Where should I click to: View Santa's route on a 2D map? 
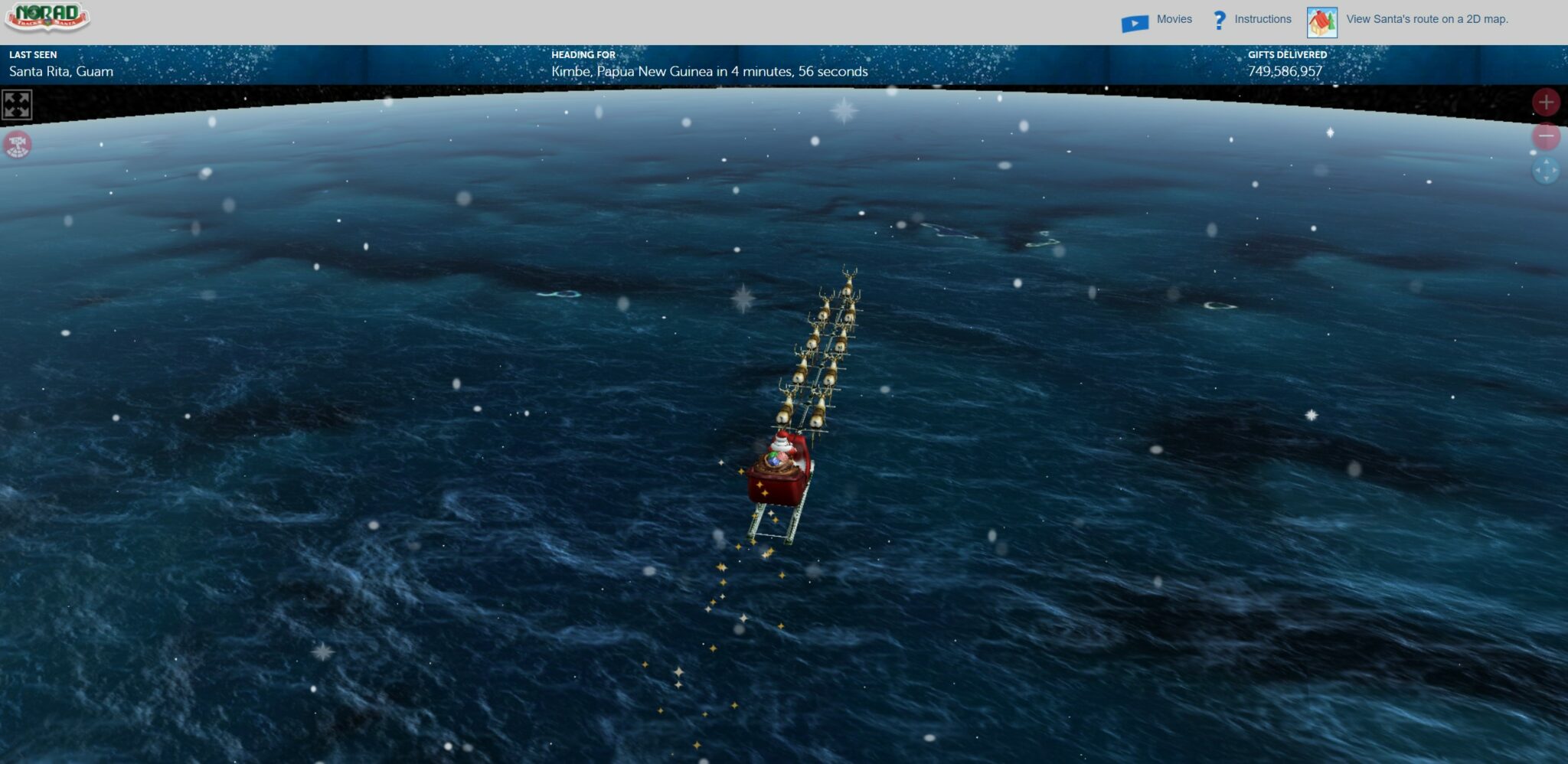1426,20
